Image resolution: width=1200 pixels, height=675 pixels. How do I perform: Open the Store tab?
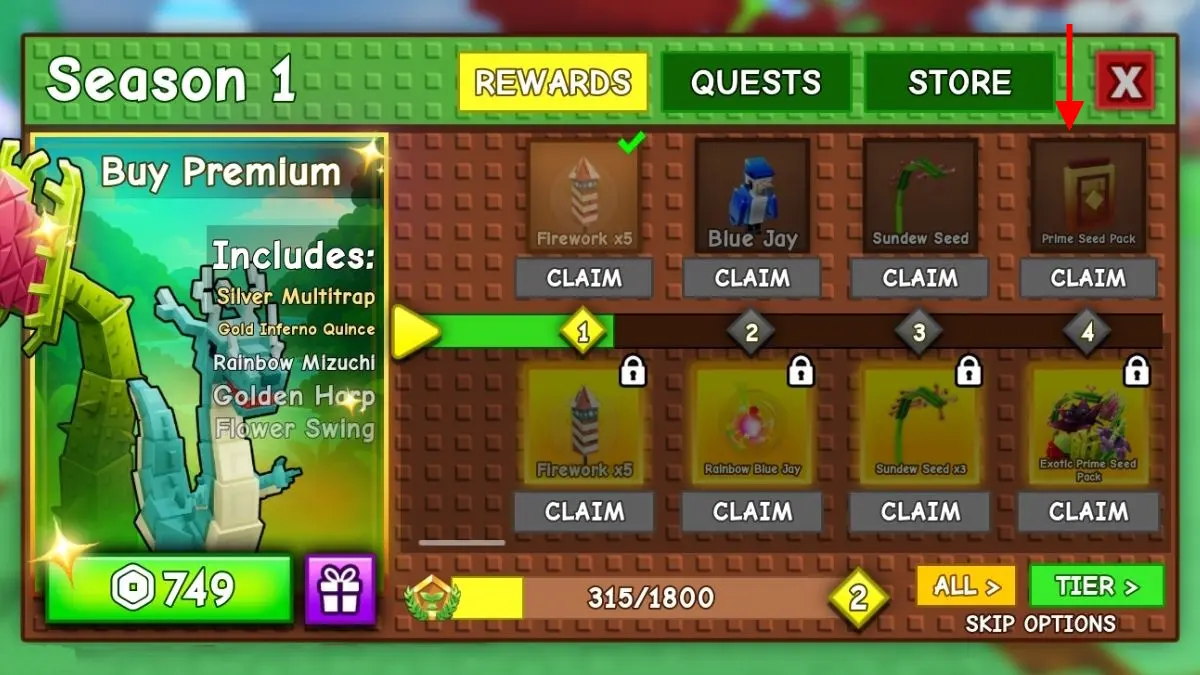(x=959, y=82)
